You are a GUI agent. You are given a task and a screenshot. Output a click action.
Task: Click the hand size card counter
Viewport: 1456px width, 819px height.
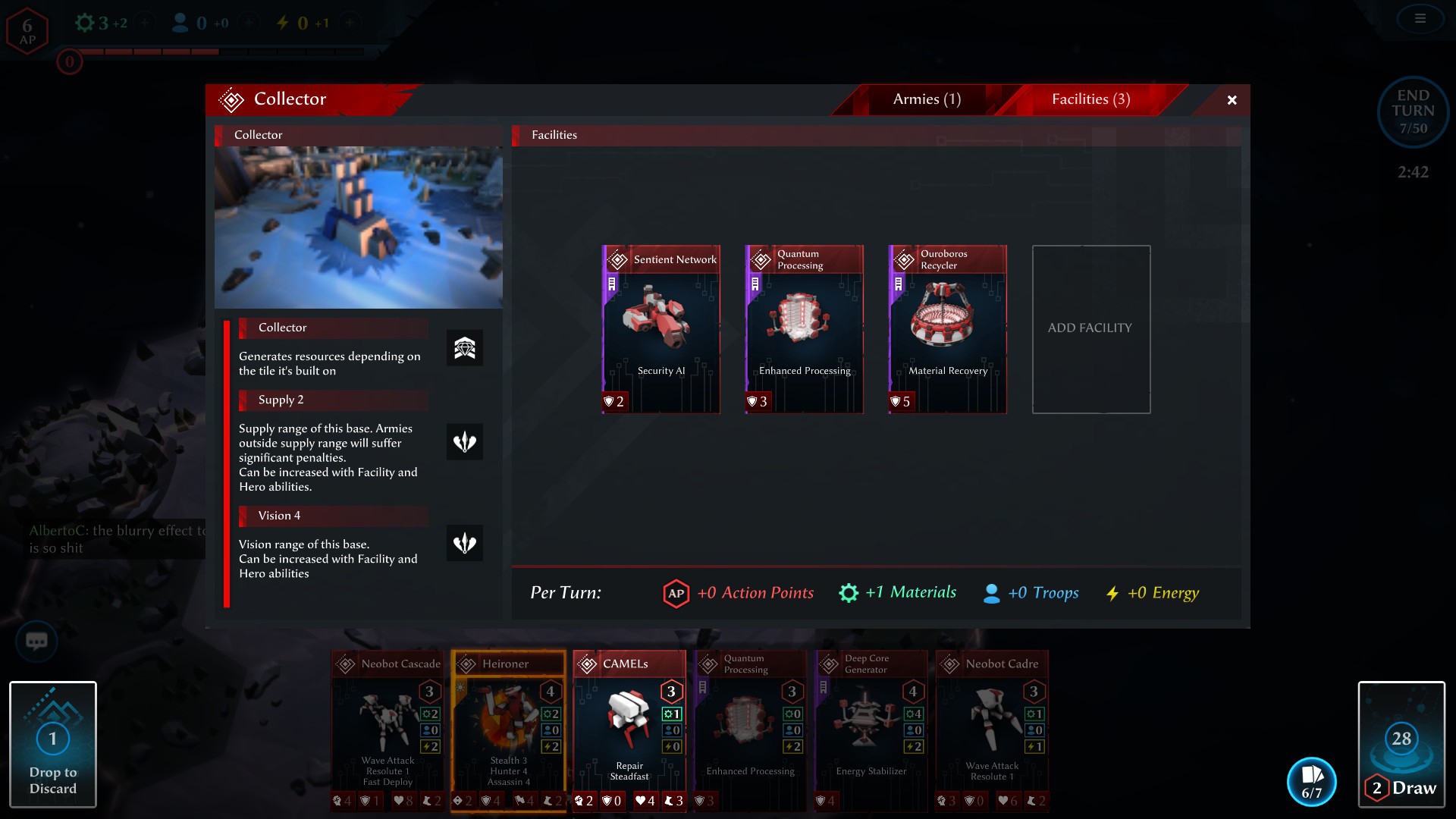tap(1311, 782)
